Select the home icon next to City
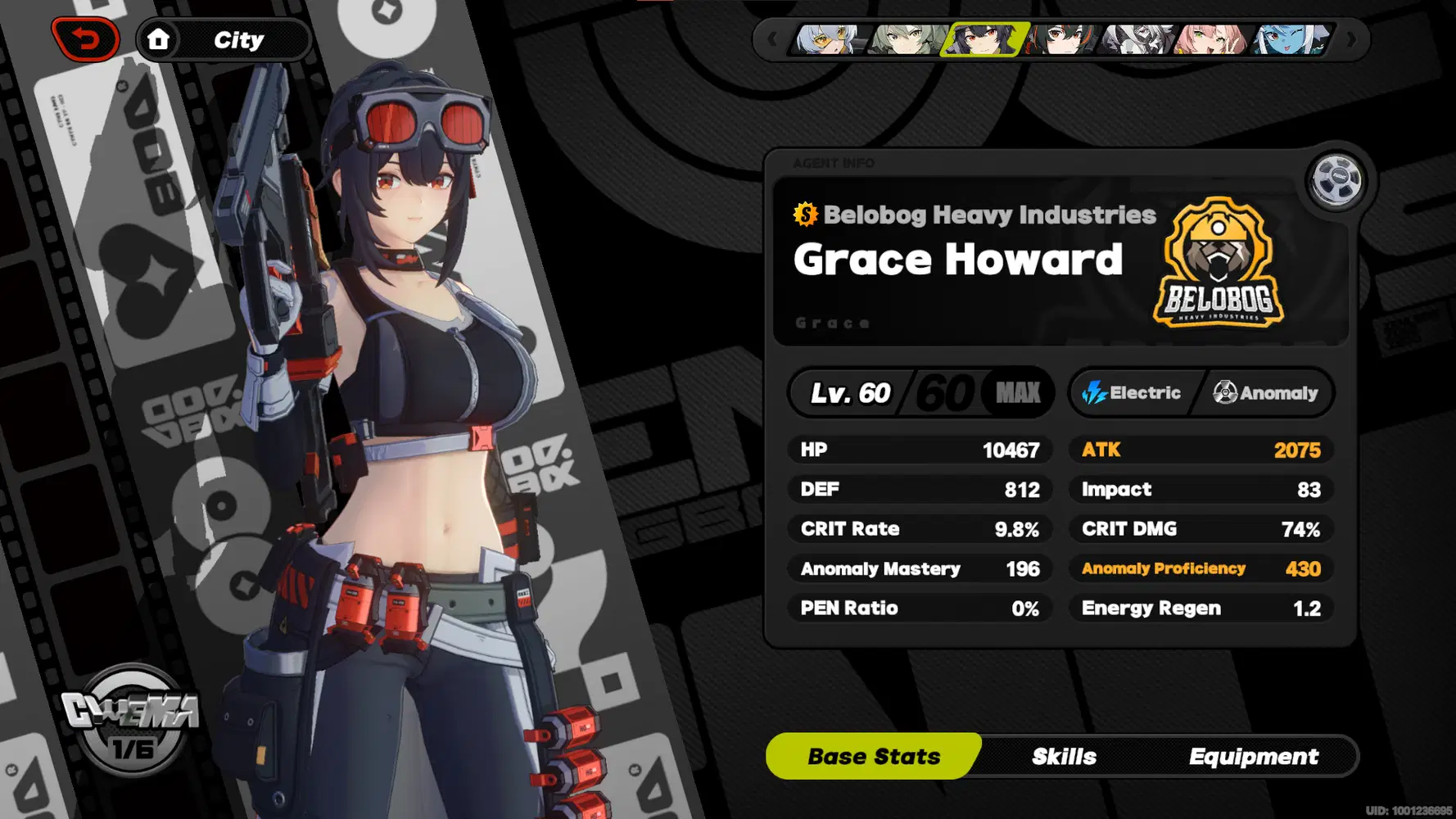Viewport: 1456px width, 819px height. (161, 38)
